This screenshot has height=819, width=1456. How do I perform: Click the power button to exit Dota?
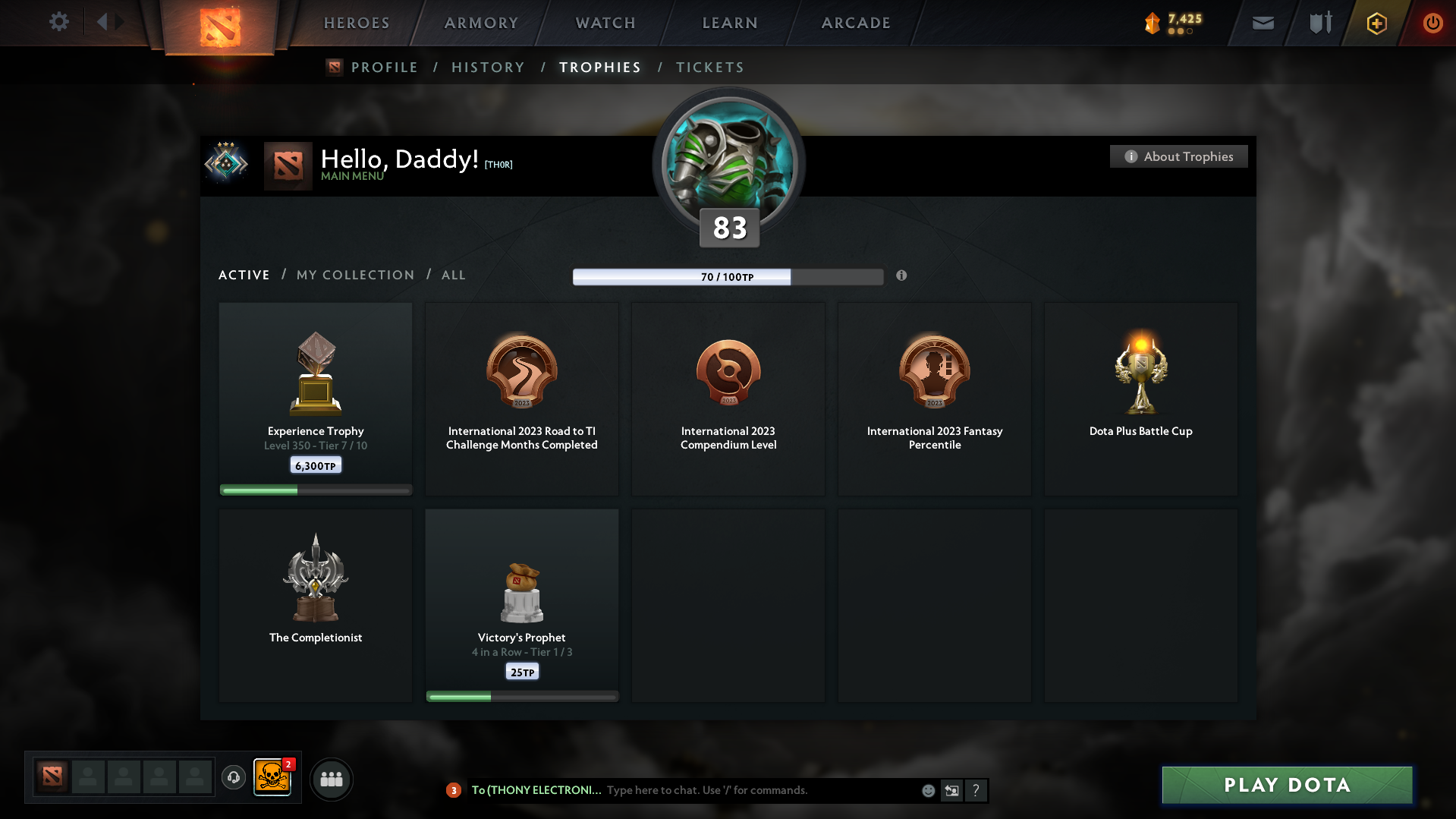point(1432,23)
